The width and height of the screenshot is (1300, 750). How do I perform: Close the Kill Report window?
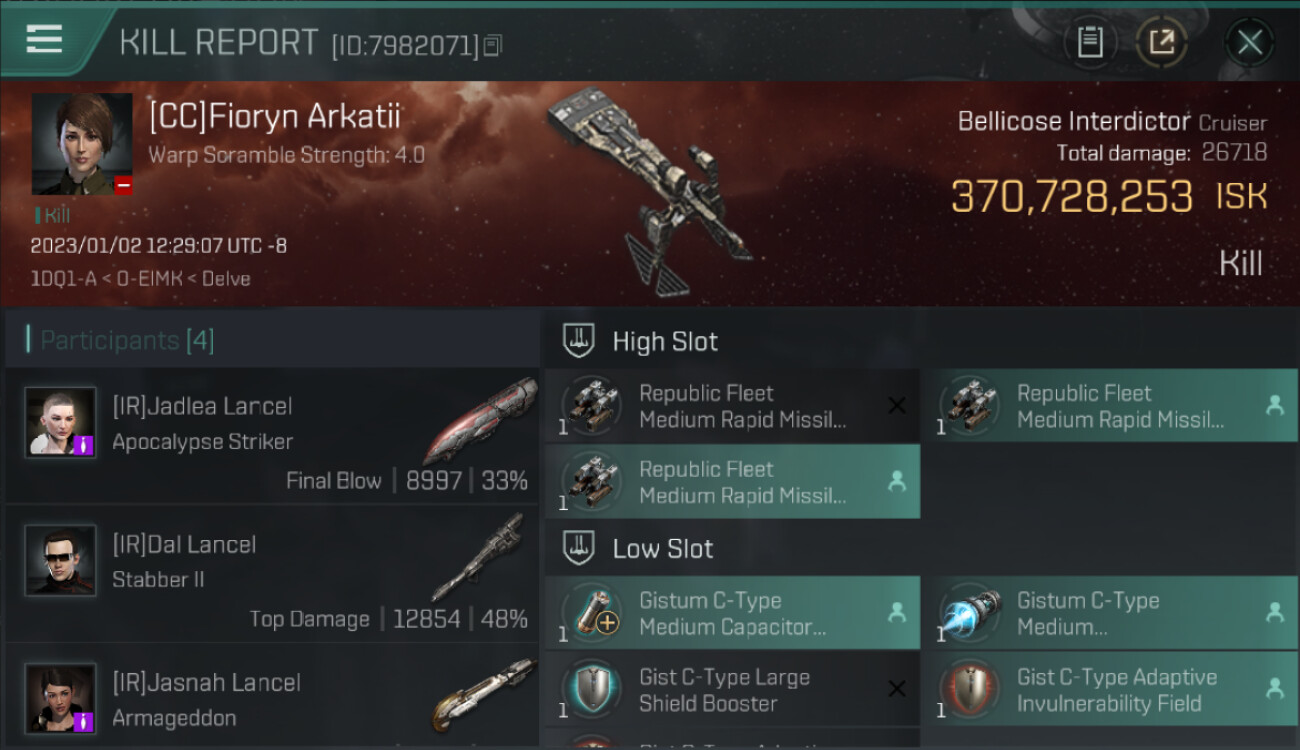coord(1249,43)
